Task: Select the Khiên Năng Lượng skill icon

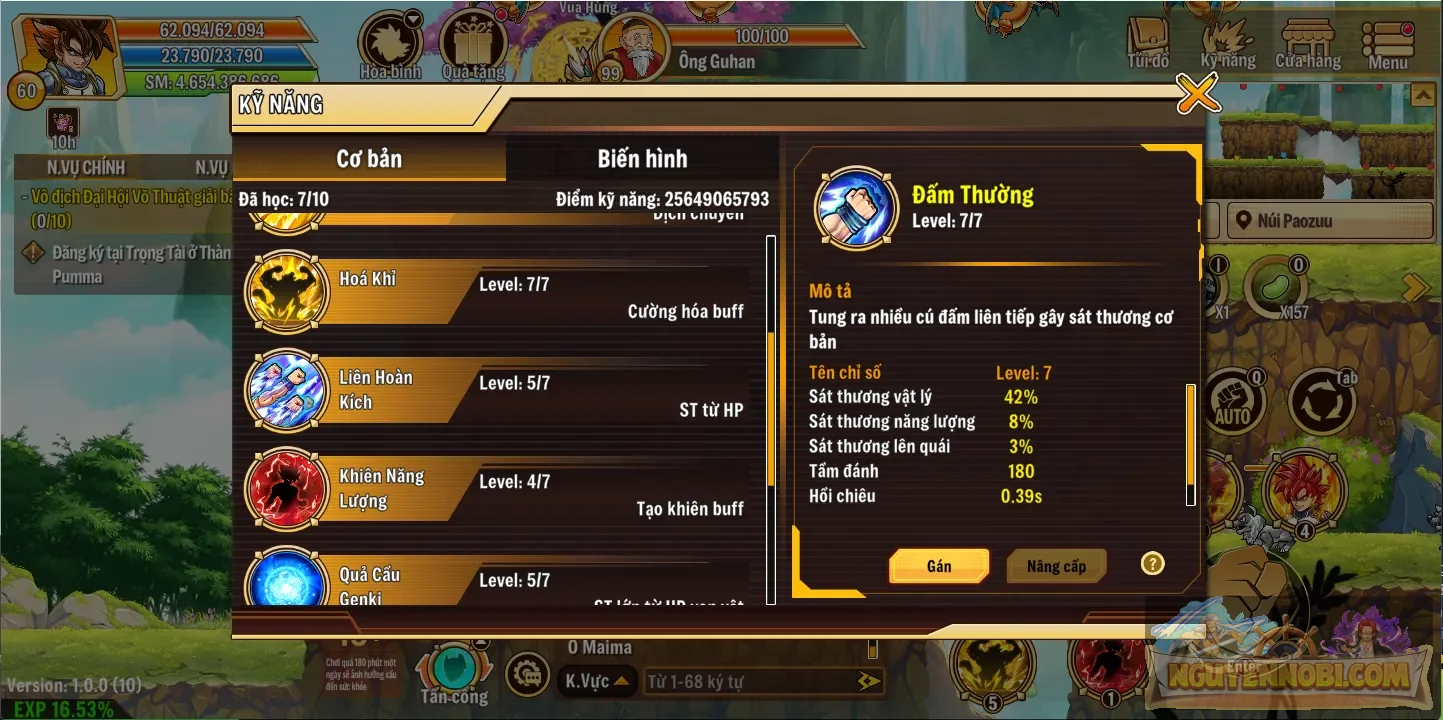Action: [287, 488]
